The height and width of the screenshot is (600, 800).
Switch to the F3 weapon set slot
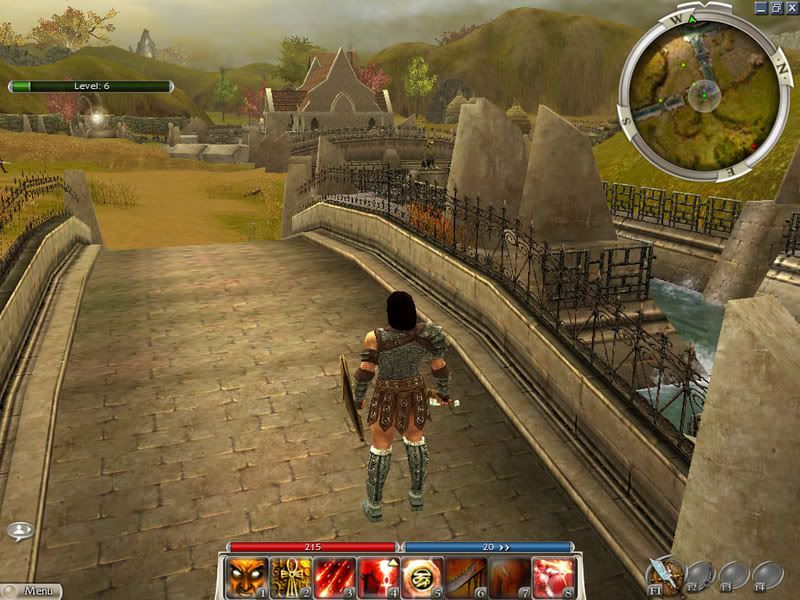coord(734,573)
